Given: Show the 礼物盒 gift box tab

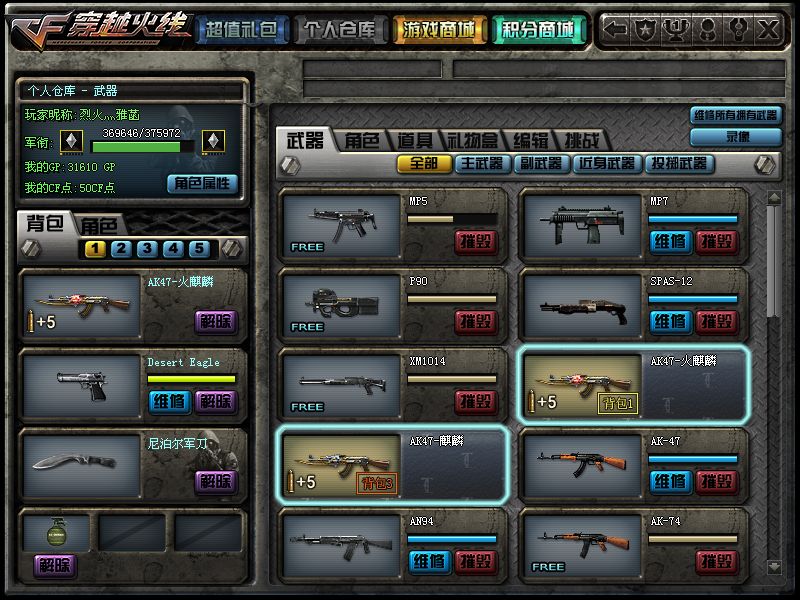Looking at the screenshot, I should [472, 141].
